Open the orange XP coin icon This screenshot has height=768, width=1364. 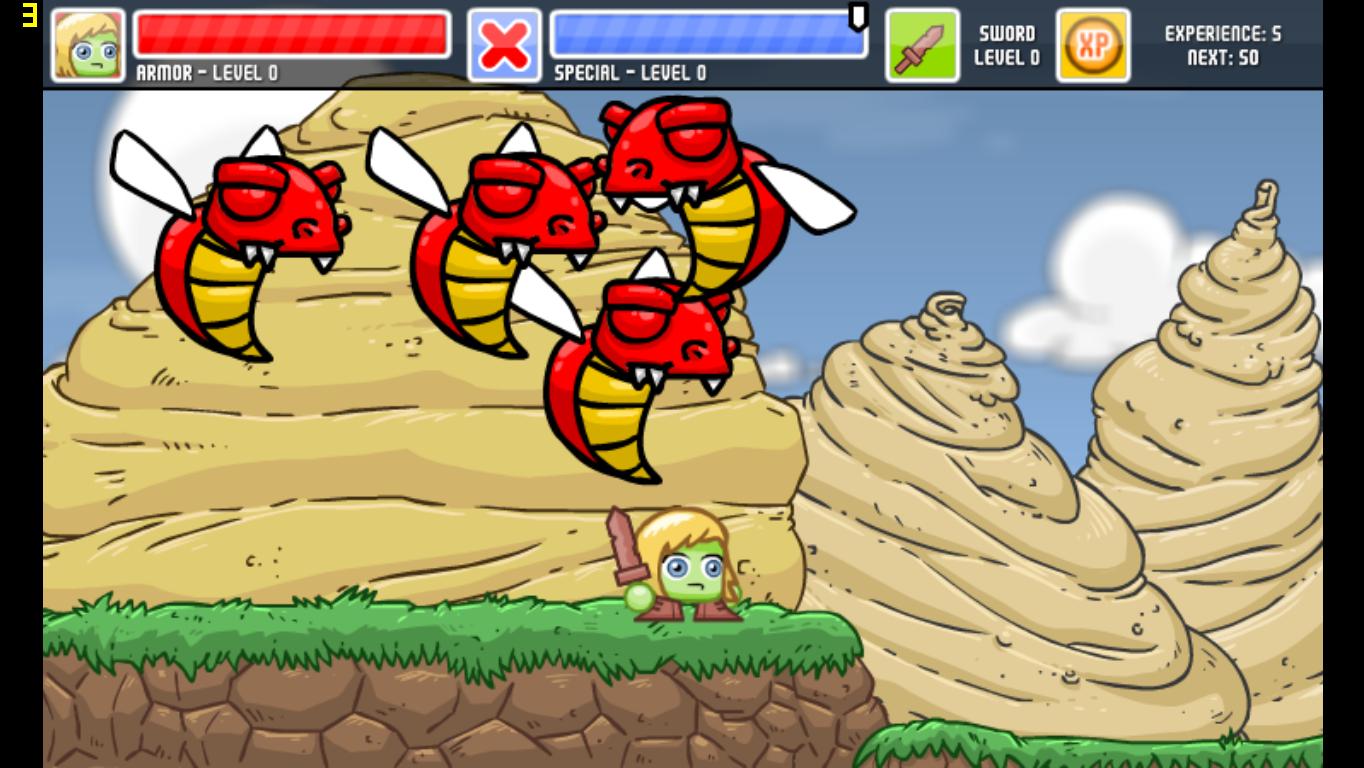[x=1093, y=45]
